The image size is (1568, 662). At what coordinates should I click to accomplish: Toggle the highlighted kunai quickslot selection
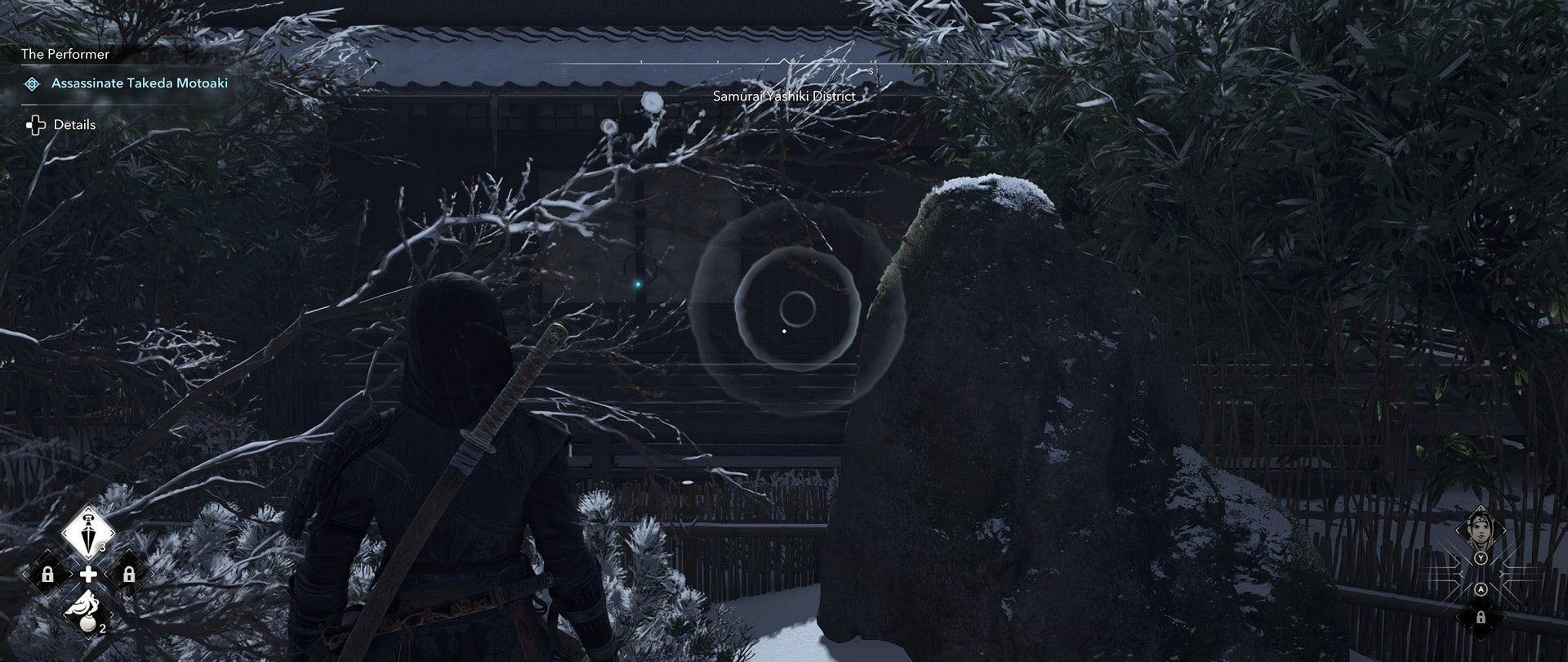pos(87,532)
